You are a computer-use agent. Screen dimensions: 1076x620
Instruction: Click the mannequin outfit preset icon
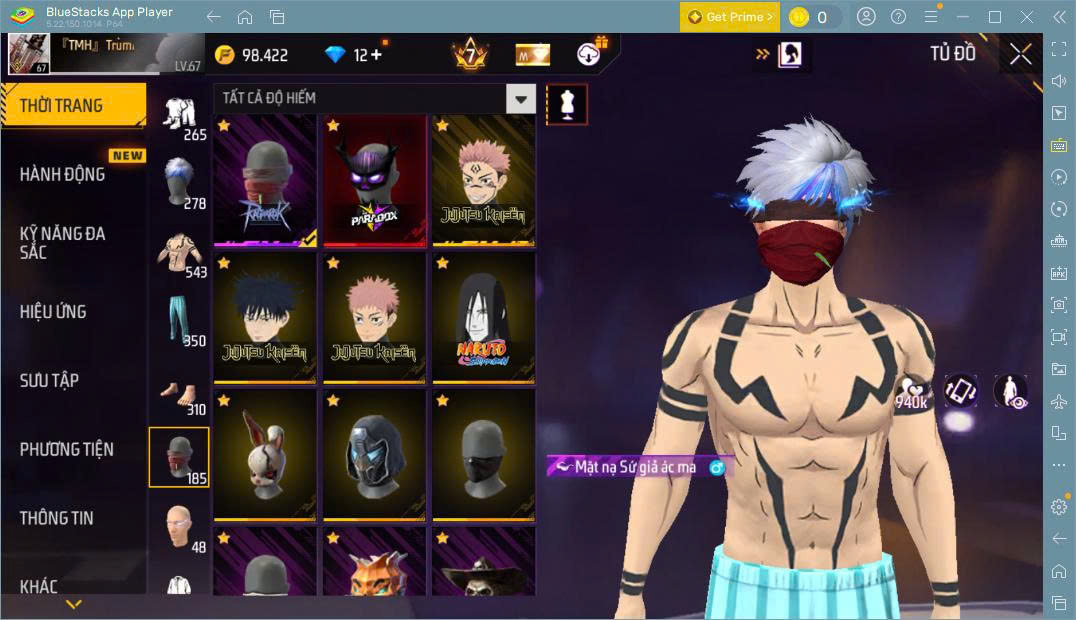pos(567,104)
